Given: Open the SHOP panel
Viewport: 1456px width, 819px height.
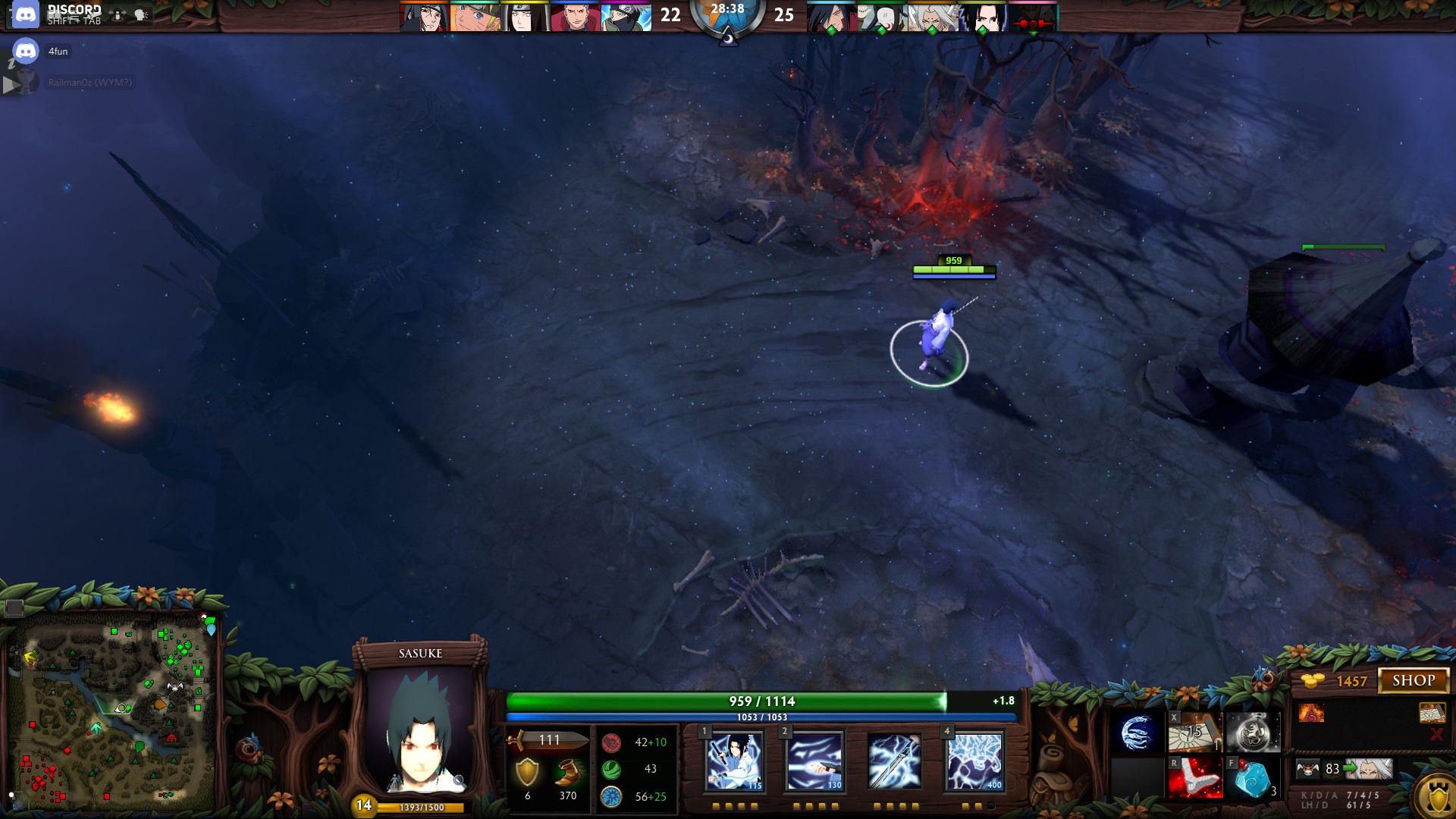Looking at the screenshot, I should 1413,680.
